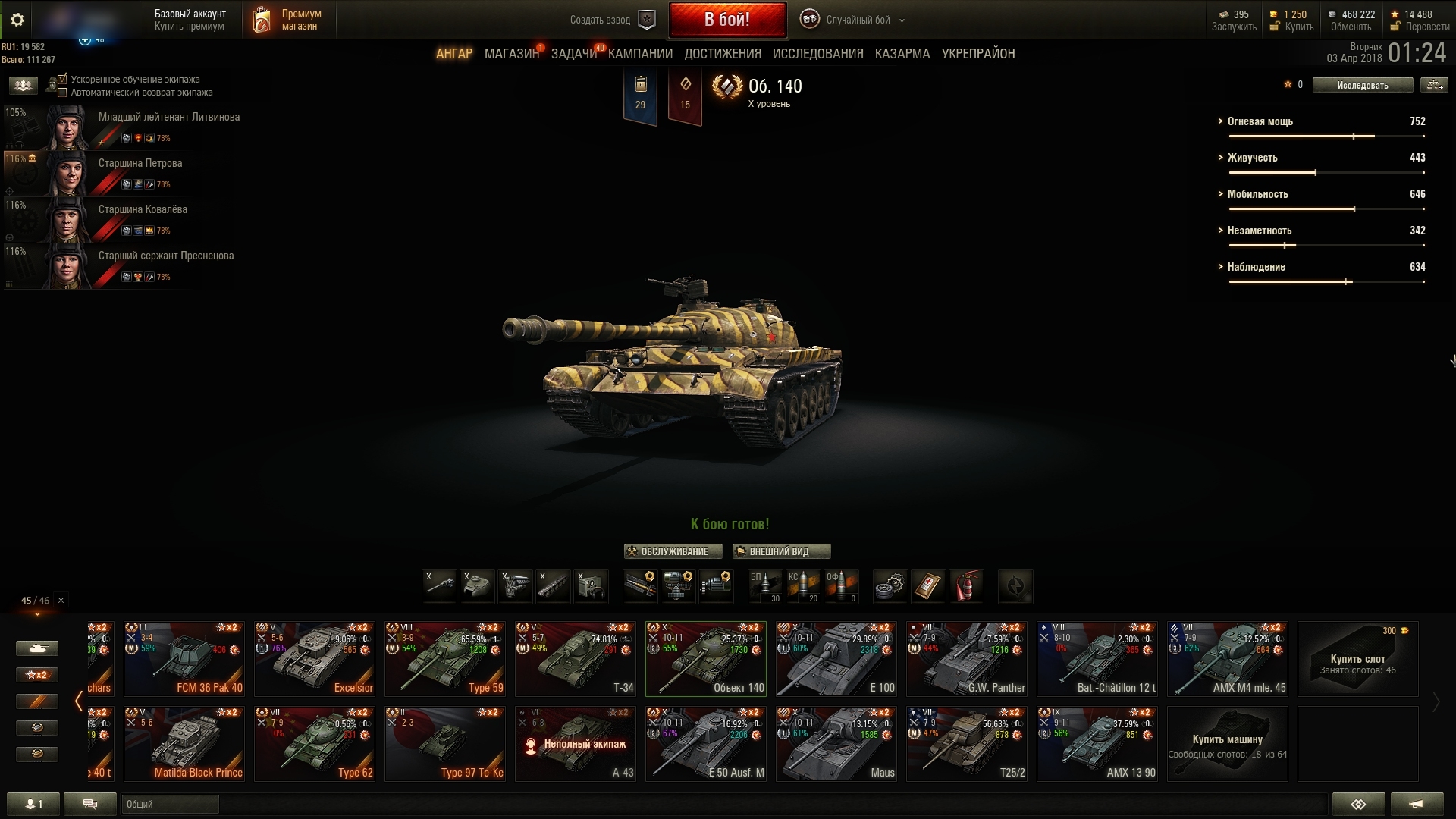The height and width of the screenshot is (819, 1456).
Task: Toggle Ускоренное обучение экипажа checkbox
Action: [63, 79]
